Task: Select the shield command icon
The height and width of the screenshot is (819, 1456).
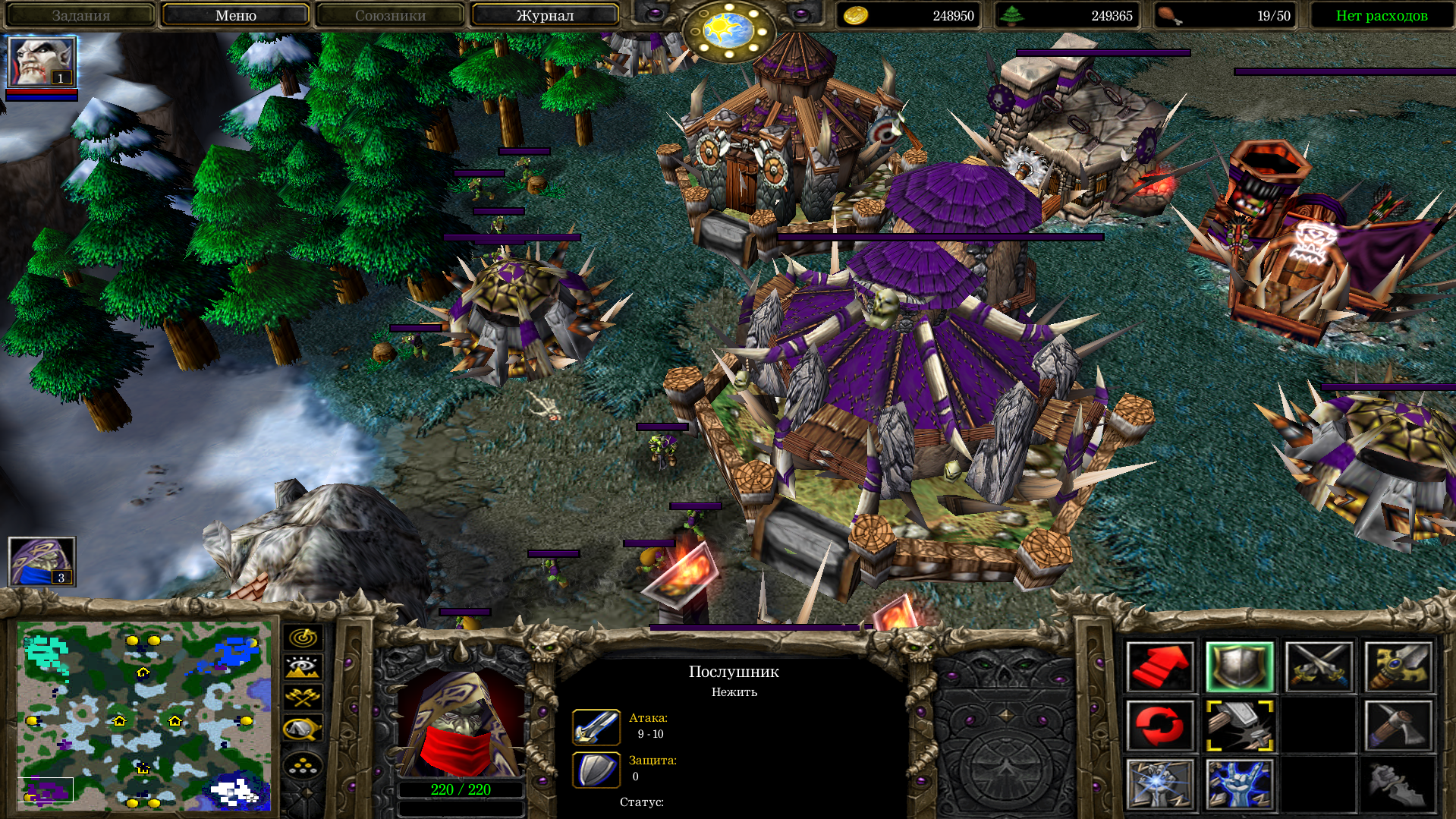Action: coord(1239,667)
